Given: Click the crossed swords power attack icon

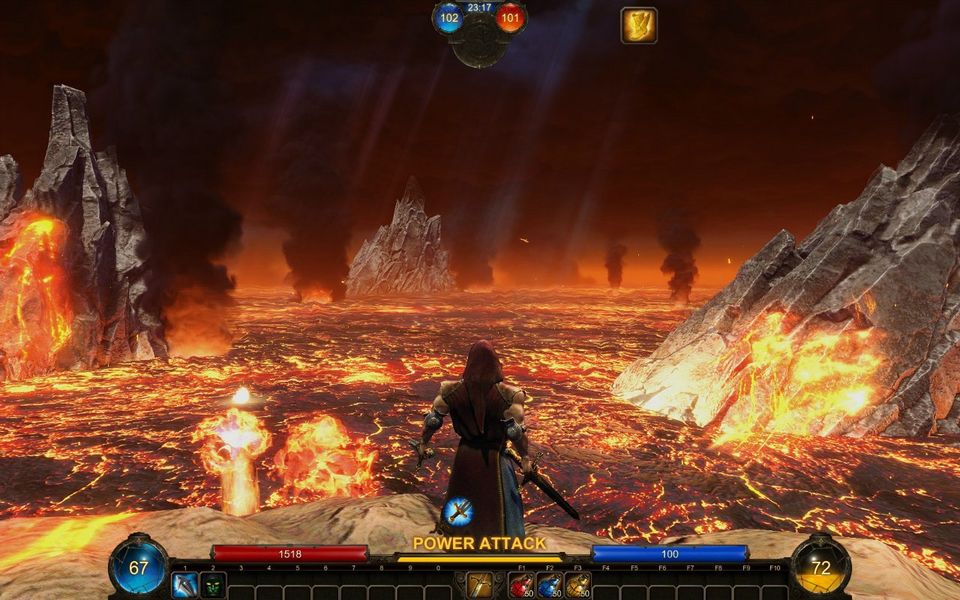Looking at the screenshot, I should click(458, 512).
